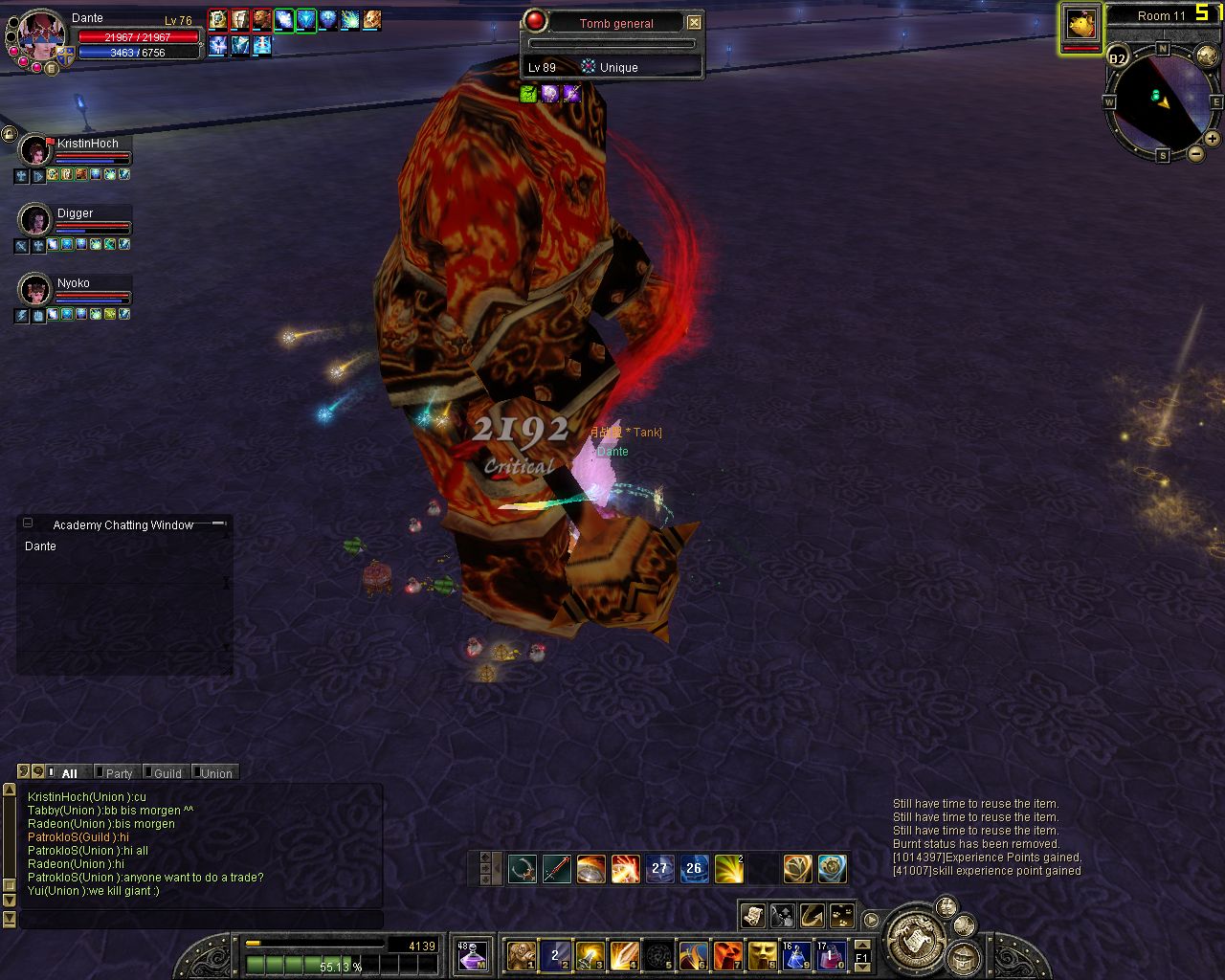Use the red health potion in slot 0
Image resolution: width=1225 pixels, height=980 pixels.
click(831, 954)
